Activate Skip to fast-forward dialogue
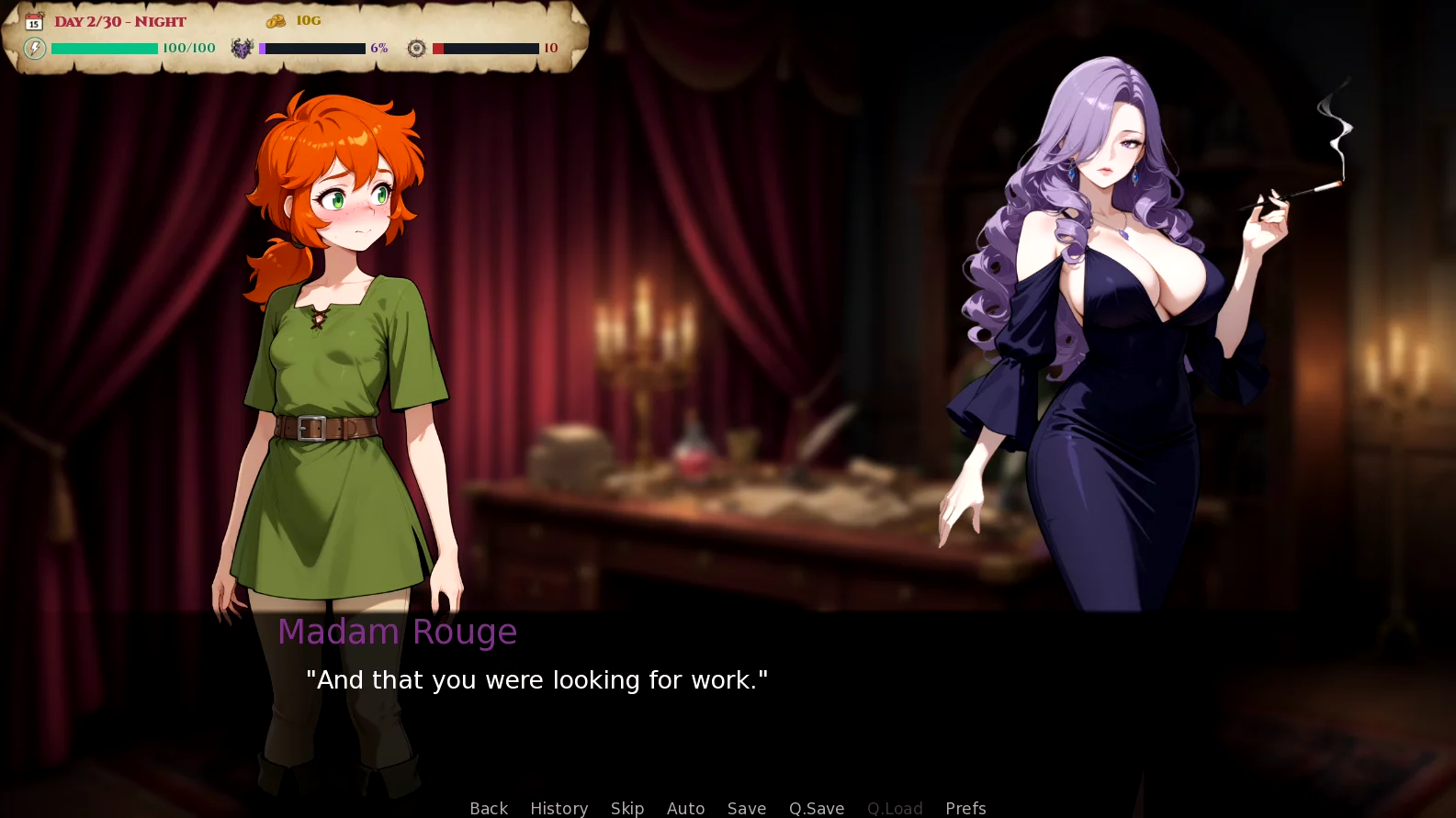This screenshot has height=818, width=1456. 627,808
